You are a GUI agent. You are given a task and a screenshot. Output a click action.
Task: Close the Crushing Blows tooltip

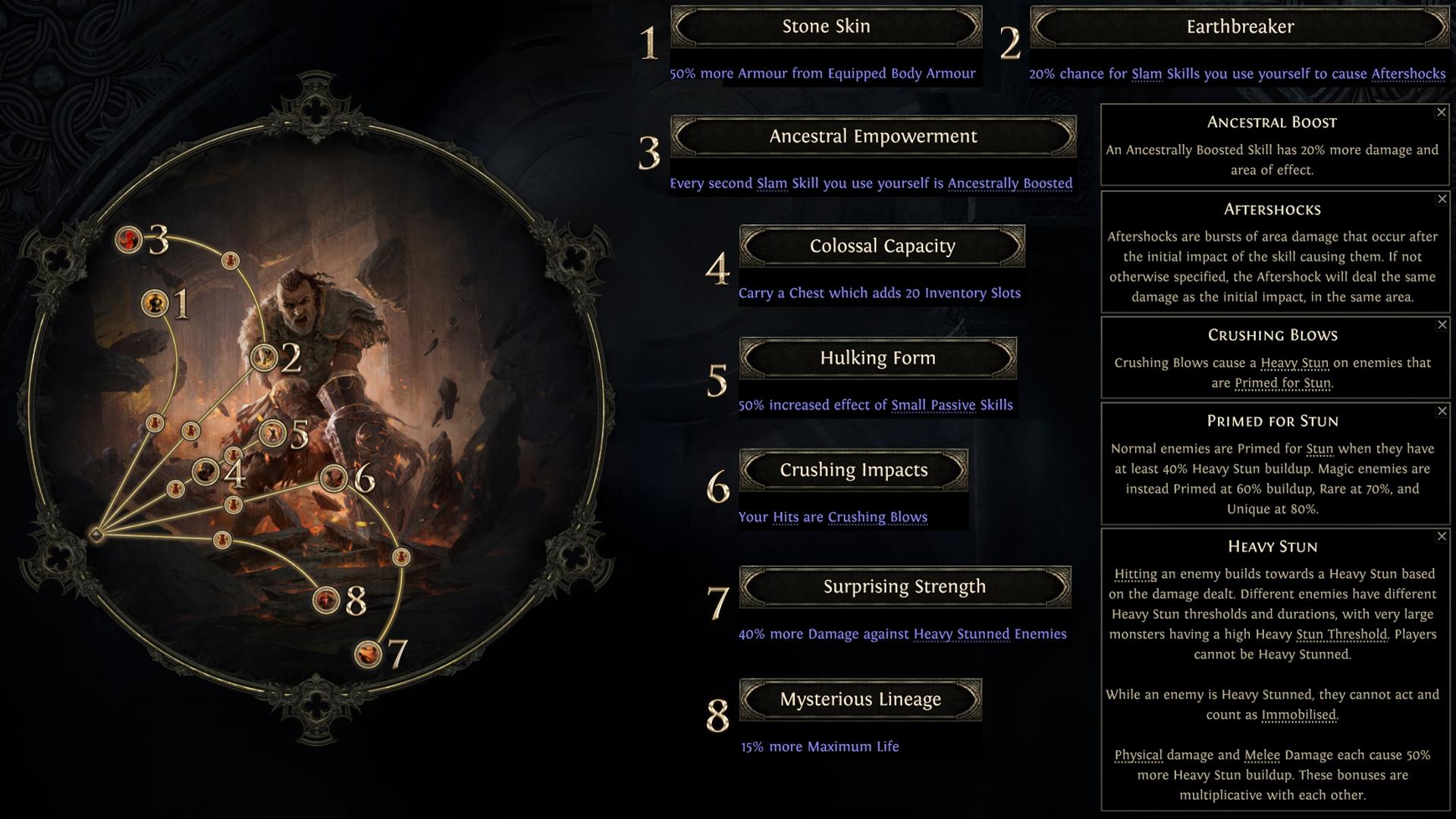[x=1442, y=325]
